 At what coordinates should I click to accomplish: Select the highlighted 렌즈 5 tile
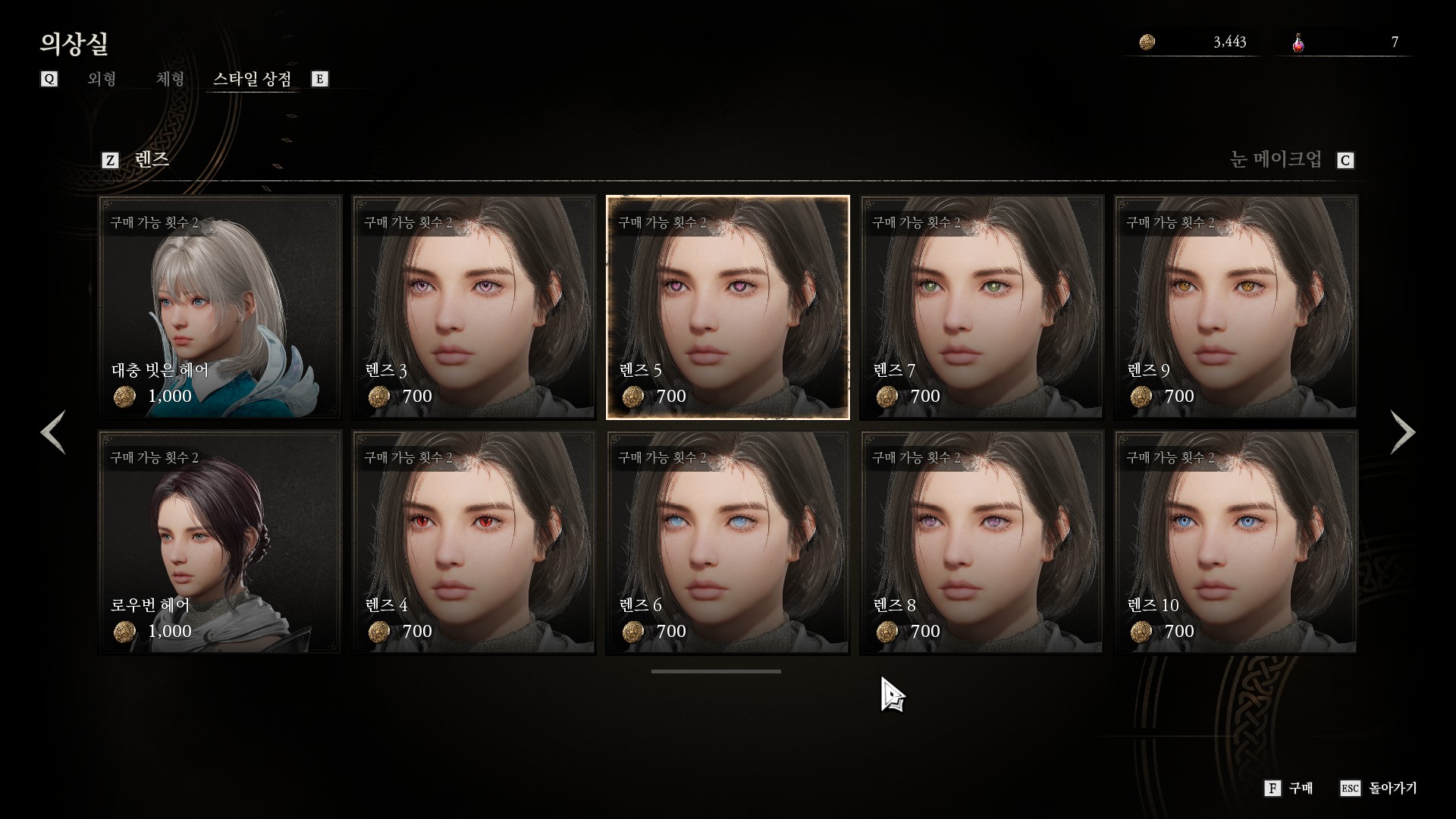coord(728,307)
